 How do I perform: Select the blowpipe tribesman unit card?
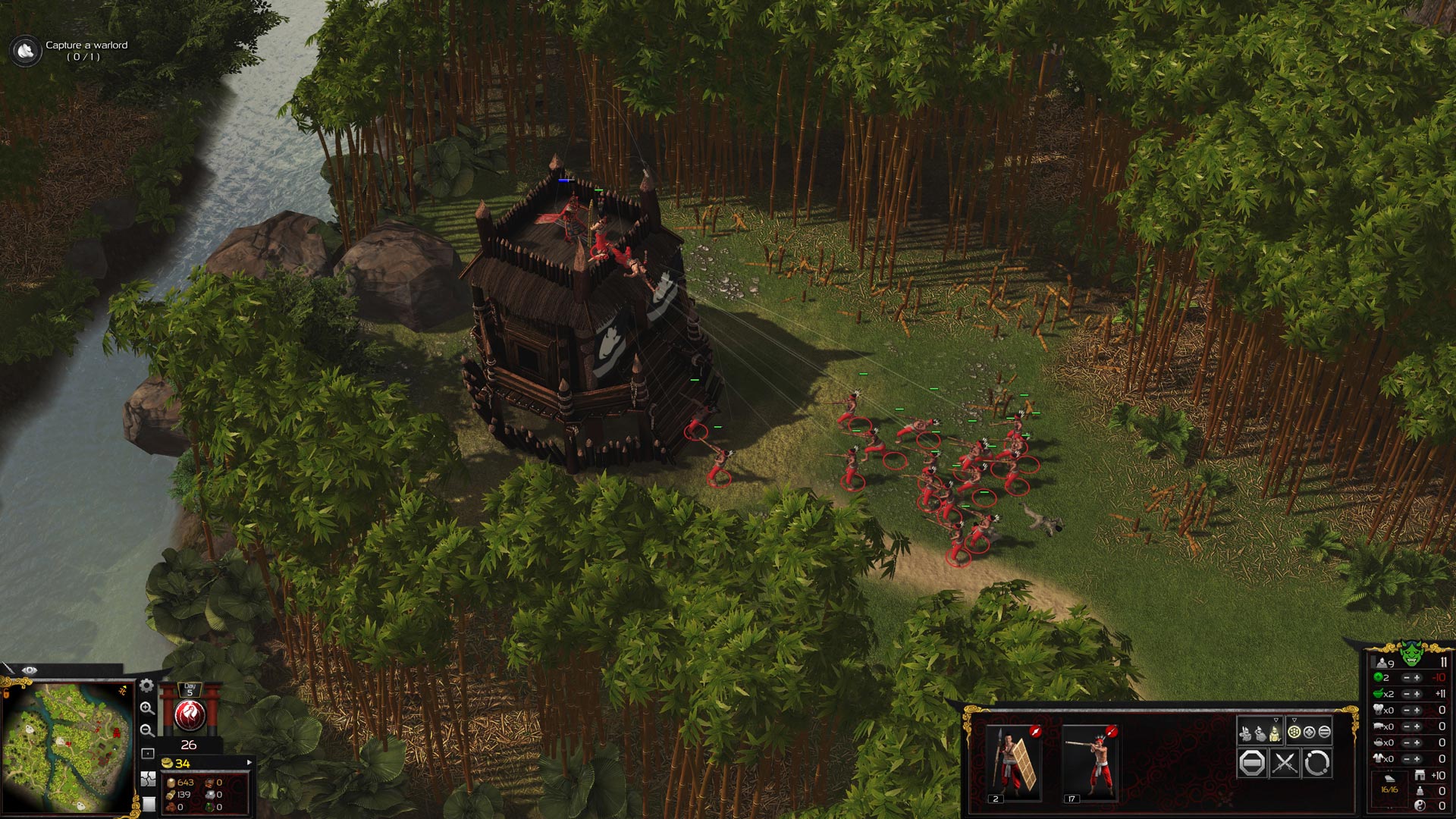(x=1090, y=761)
